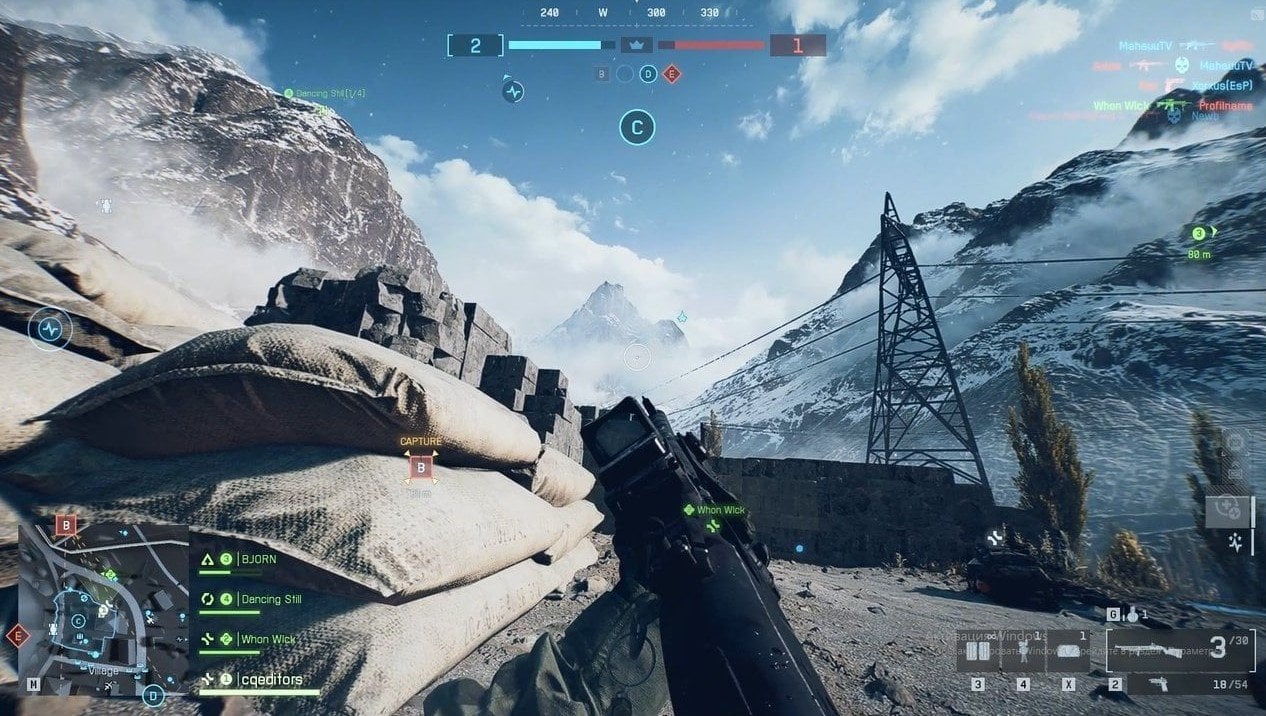The height and width of the screenshot is (716, 1266).
Task: Select the primary rifle weapon slot
Action: [1179, 650]
